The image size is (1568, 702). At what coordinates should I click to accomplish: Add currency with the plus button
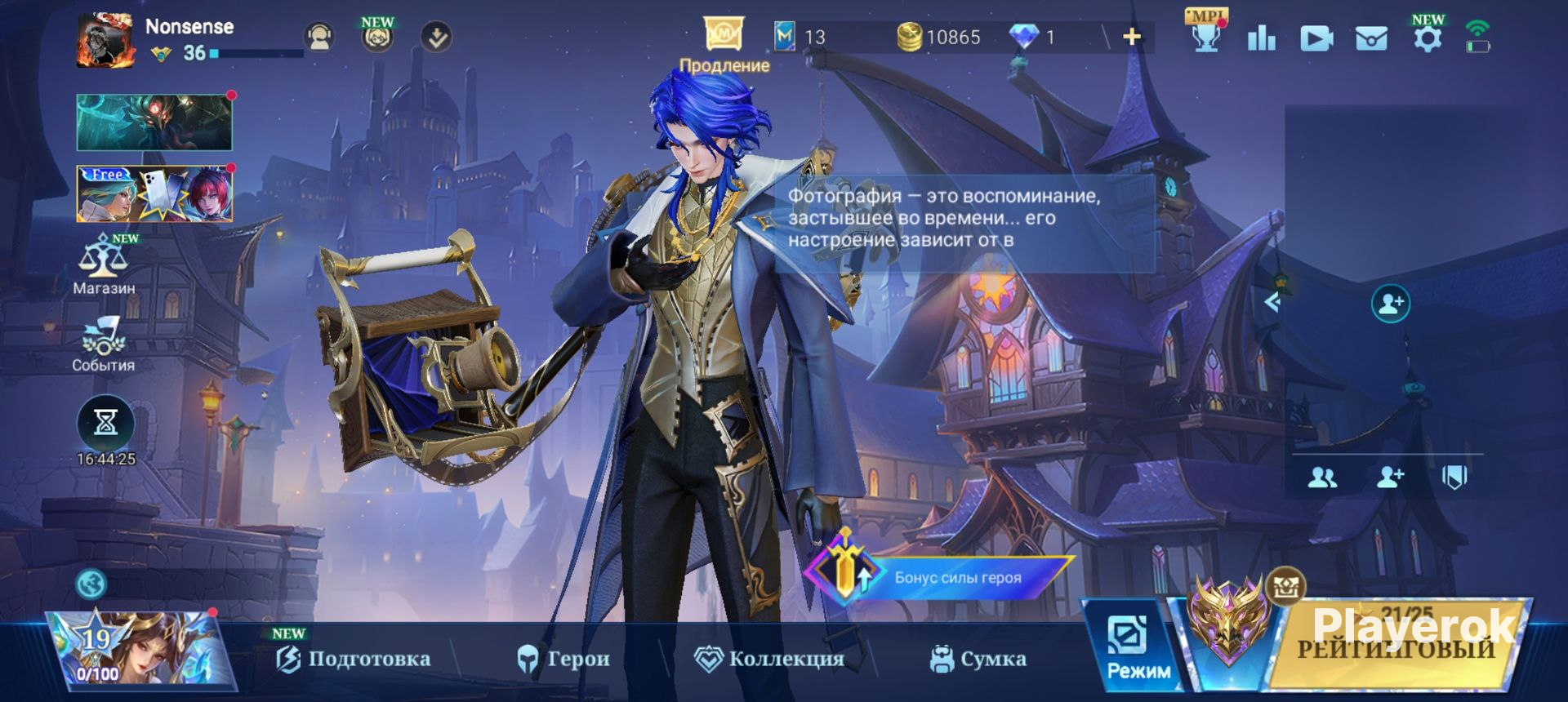click(1132, 37)
